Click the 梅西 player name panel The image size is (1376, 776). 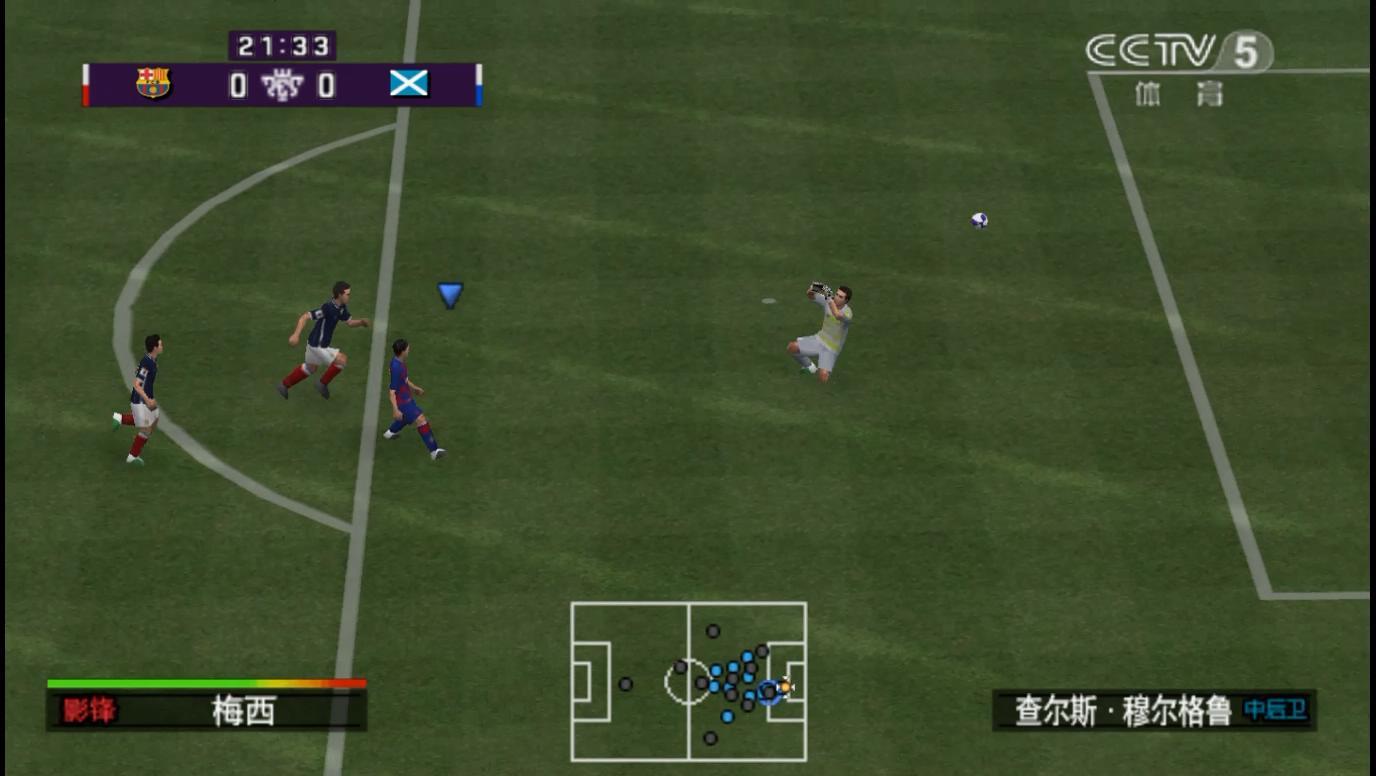point(207,710)
